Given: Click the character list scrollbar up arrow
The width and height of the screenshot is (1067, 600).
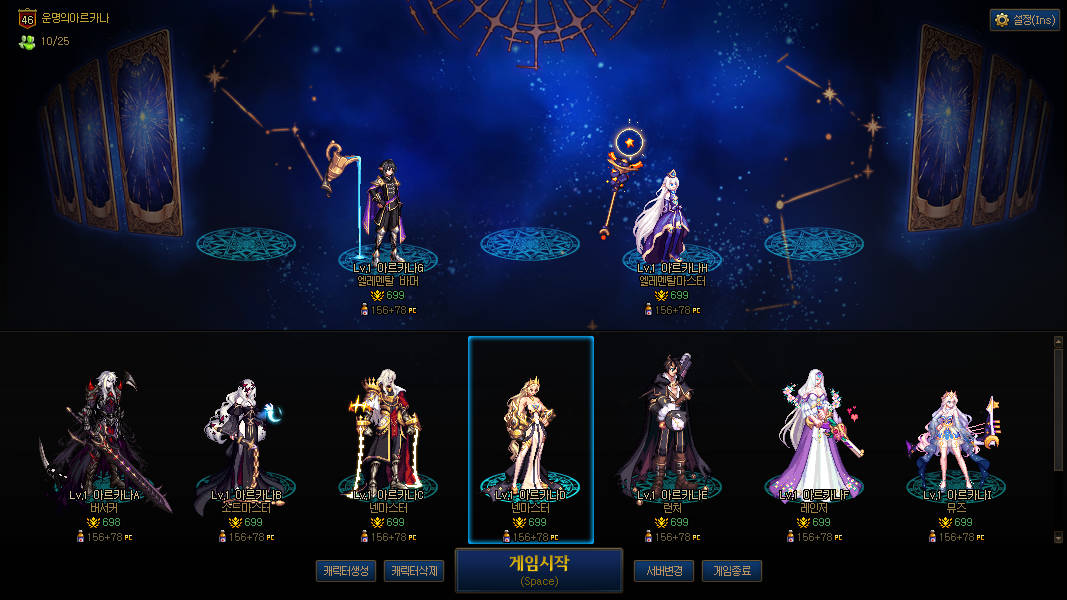Looking at the screenshot, I should (x=1059, y=341).
